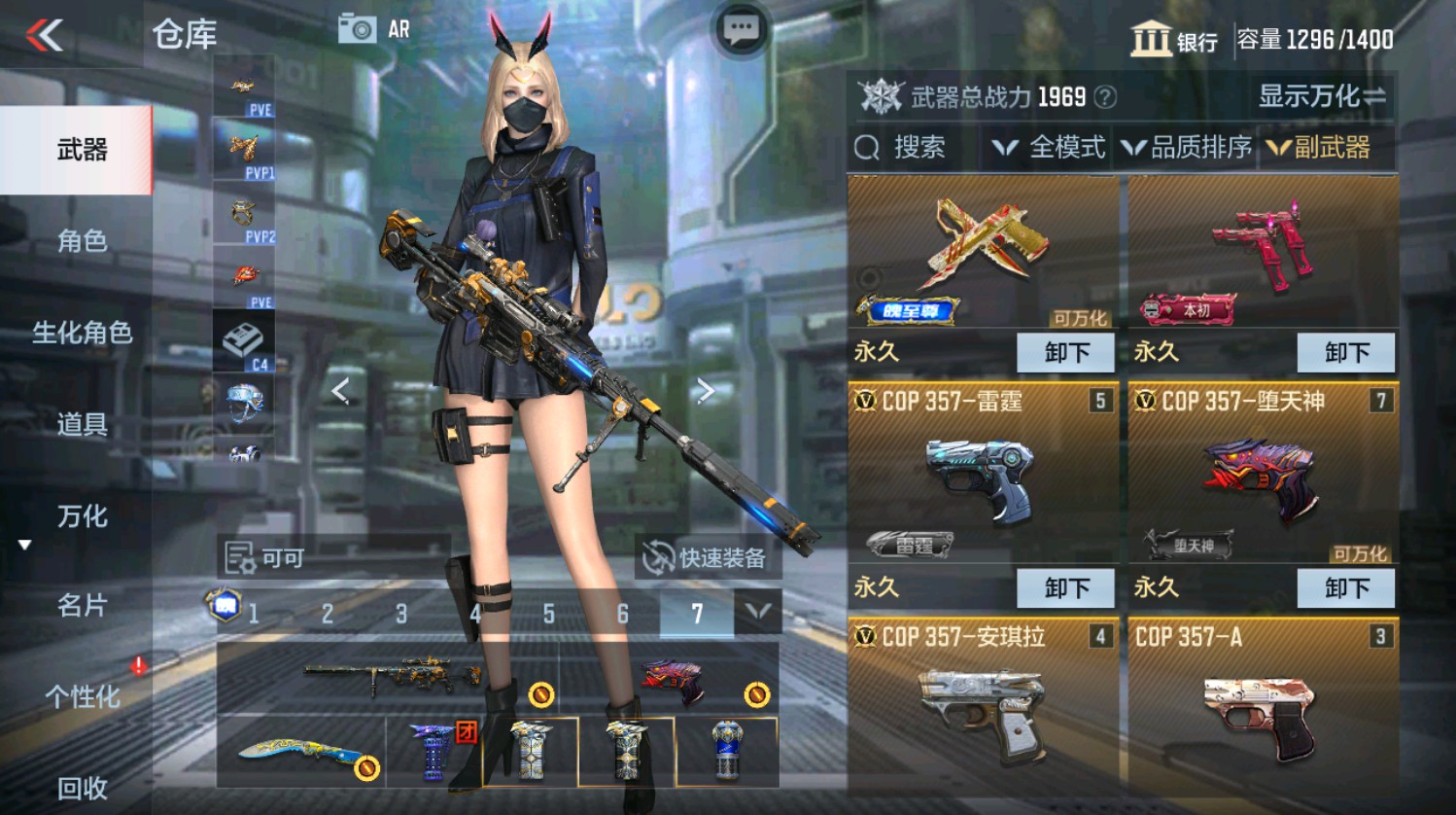Screen dimensions: 1456x815
Task: Click 卸下 on COP 357-雷霆
Action: (x=1065, y=587)
